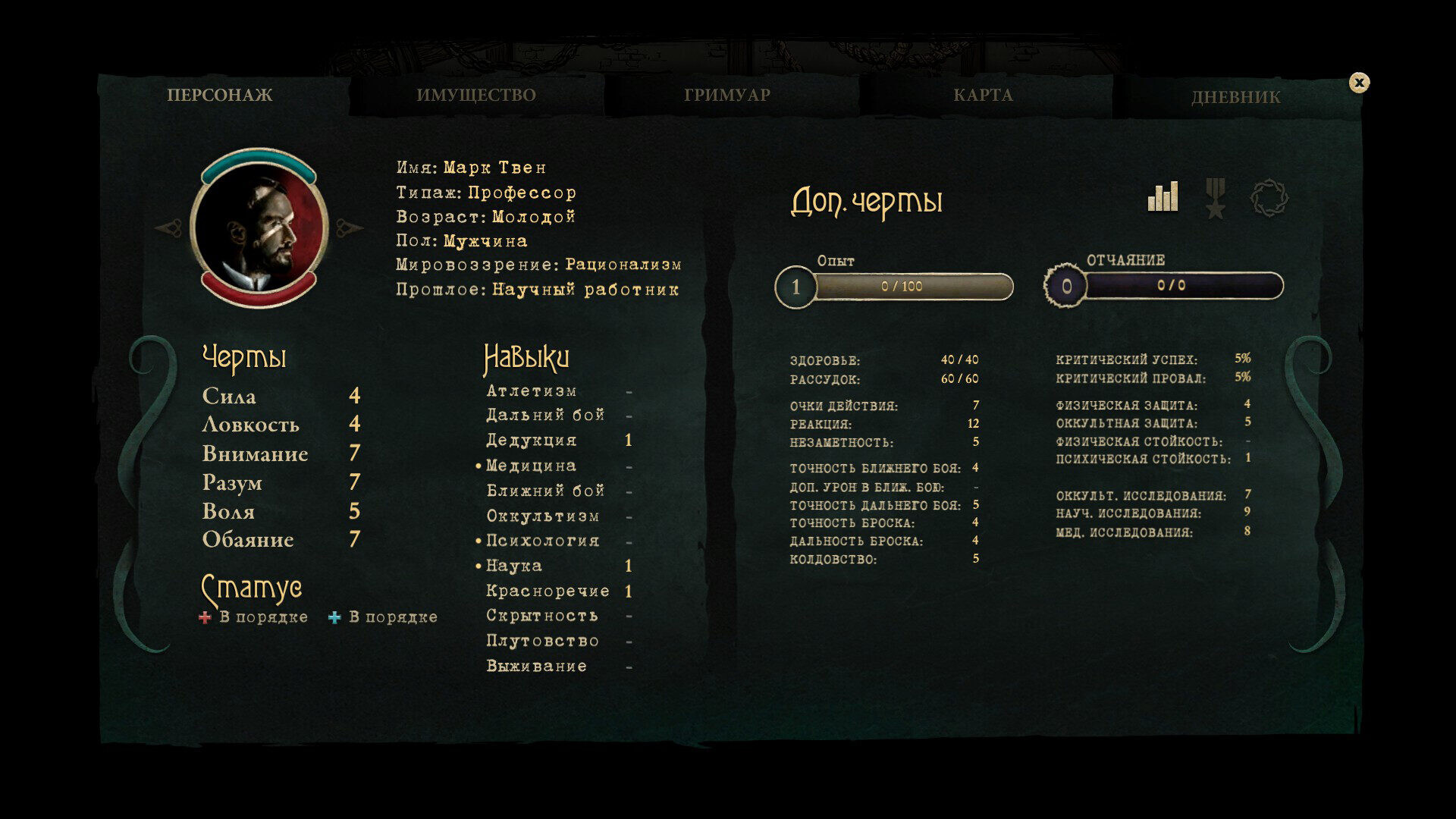Click the right arrow beside the portrait

tap(349, 227)
